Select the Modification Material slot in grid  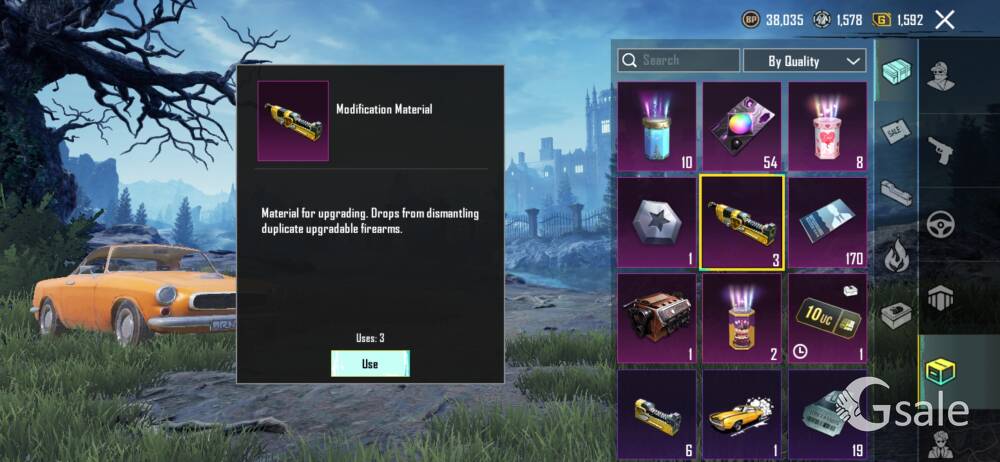[x=741, y=222]
